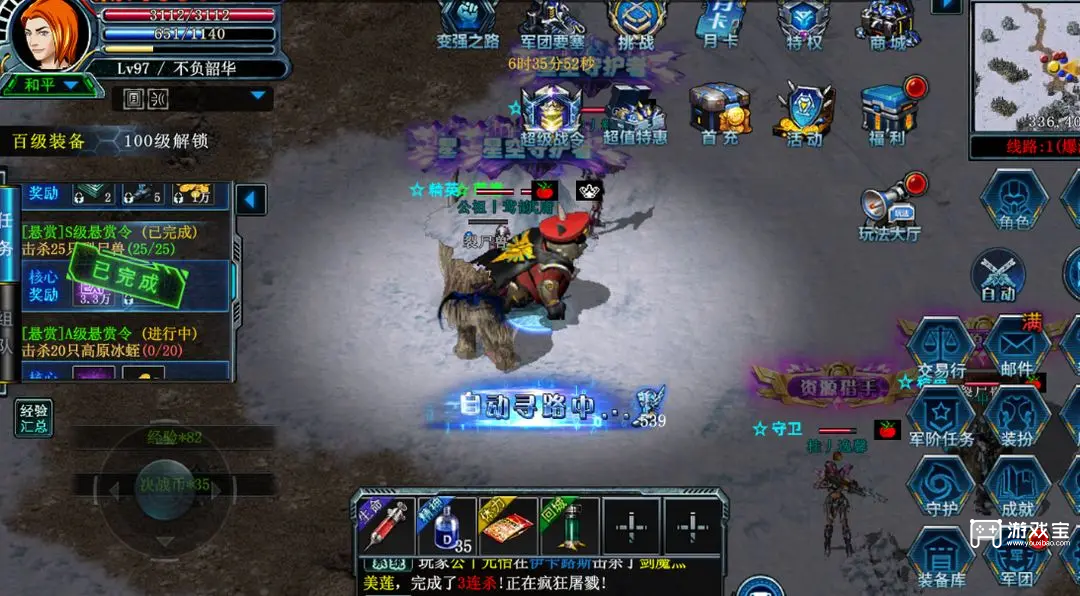Toggle the 自动 auto-battle button
This screenshot has height=596, width=1080.
(998, 274)
